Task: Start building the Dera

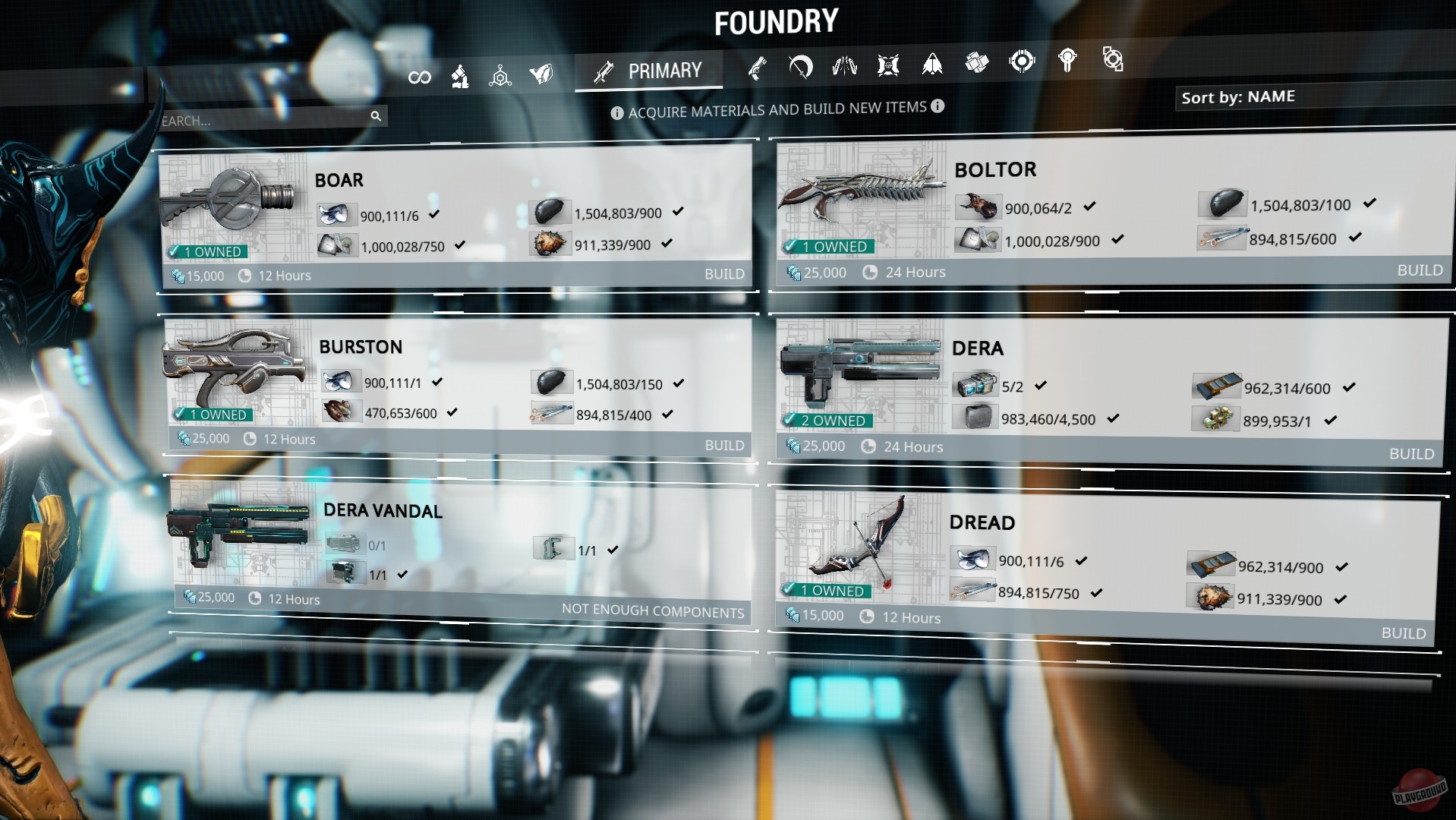Action: pos(1410,453)
